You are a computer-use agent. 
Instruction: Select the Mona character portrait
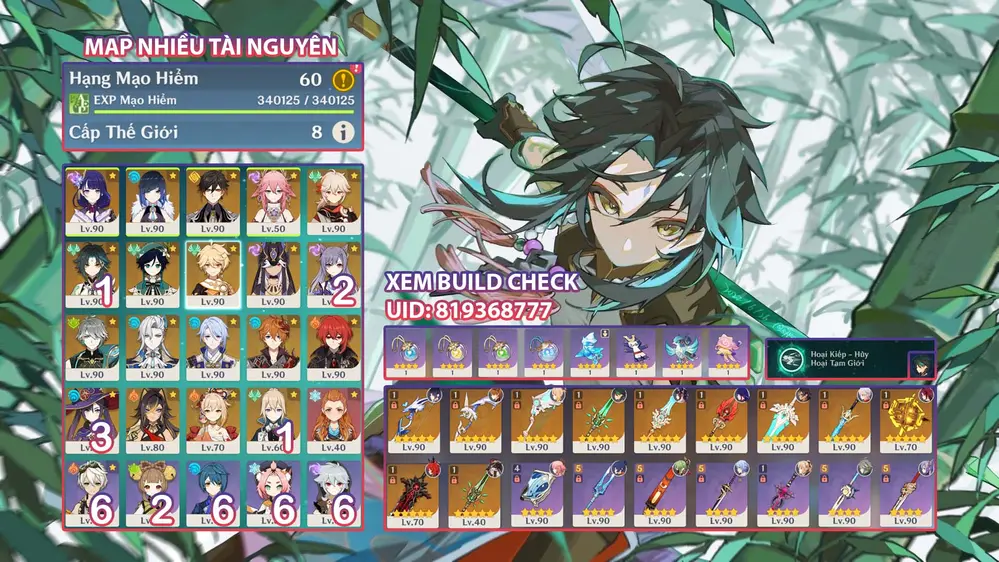92,421
